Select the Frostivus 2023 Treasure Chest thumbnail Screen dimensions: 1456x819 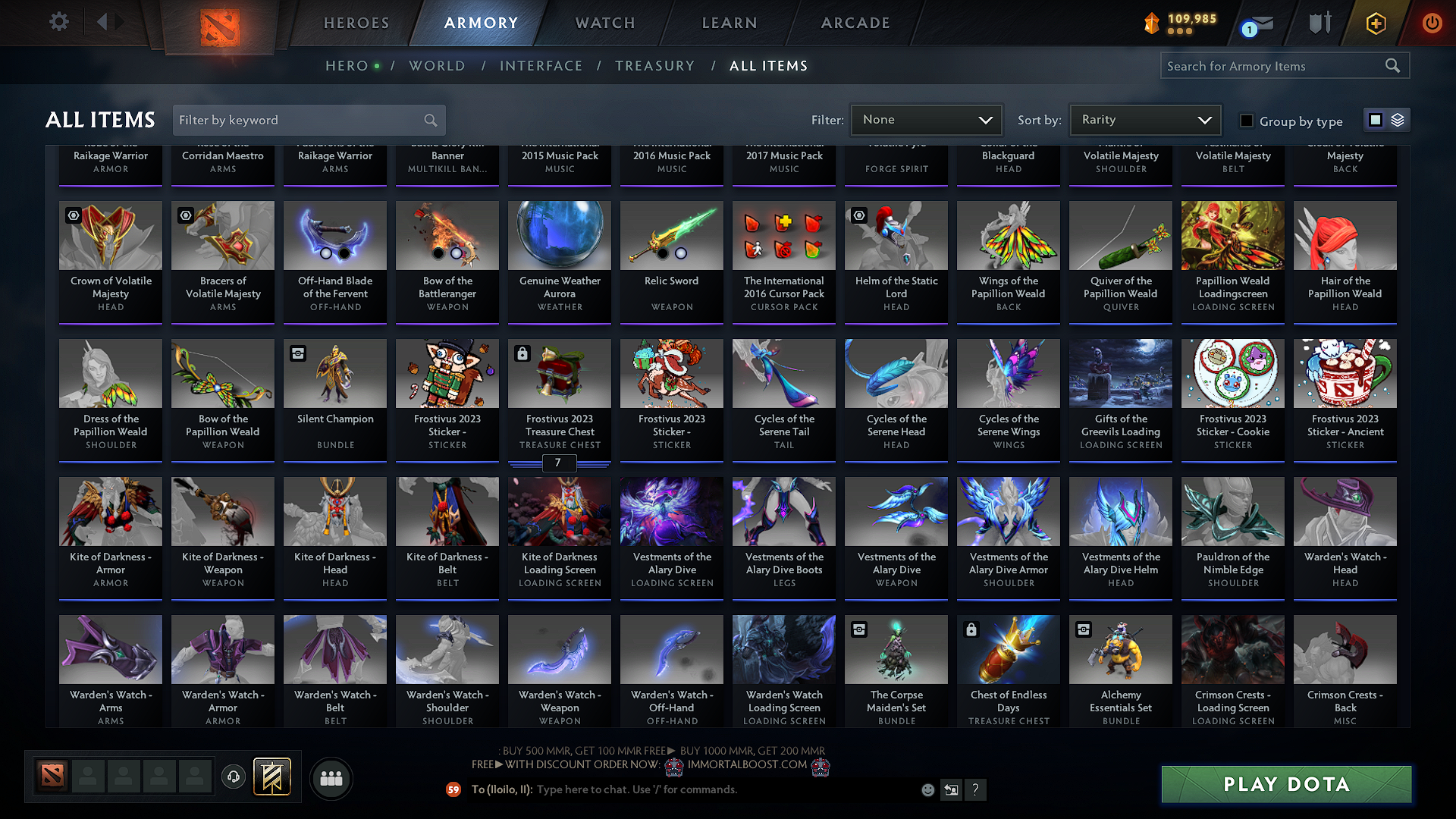[559, 373]
